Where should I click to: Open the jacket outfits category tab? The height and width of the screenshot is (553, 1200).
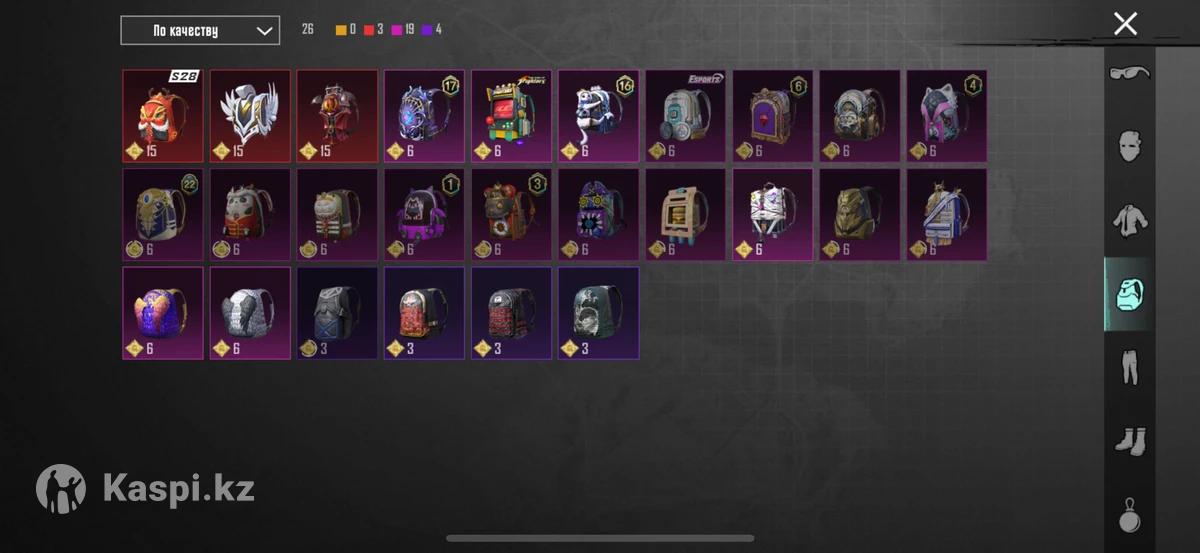point(1130,220)
